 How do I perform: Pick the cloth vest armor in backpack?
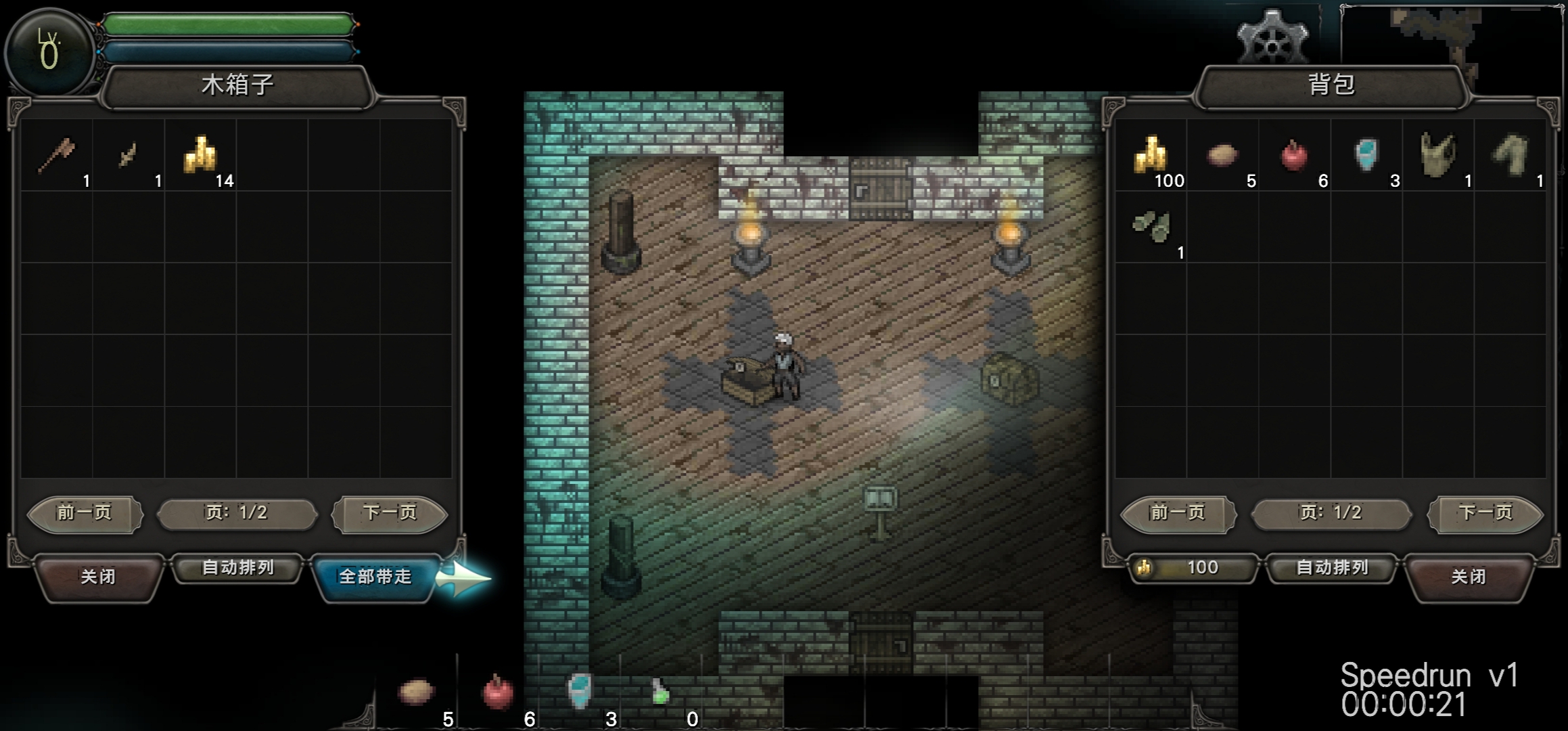click(1438, 156)
